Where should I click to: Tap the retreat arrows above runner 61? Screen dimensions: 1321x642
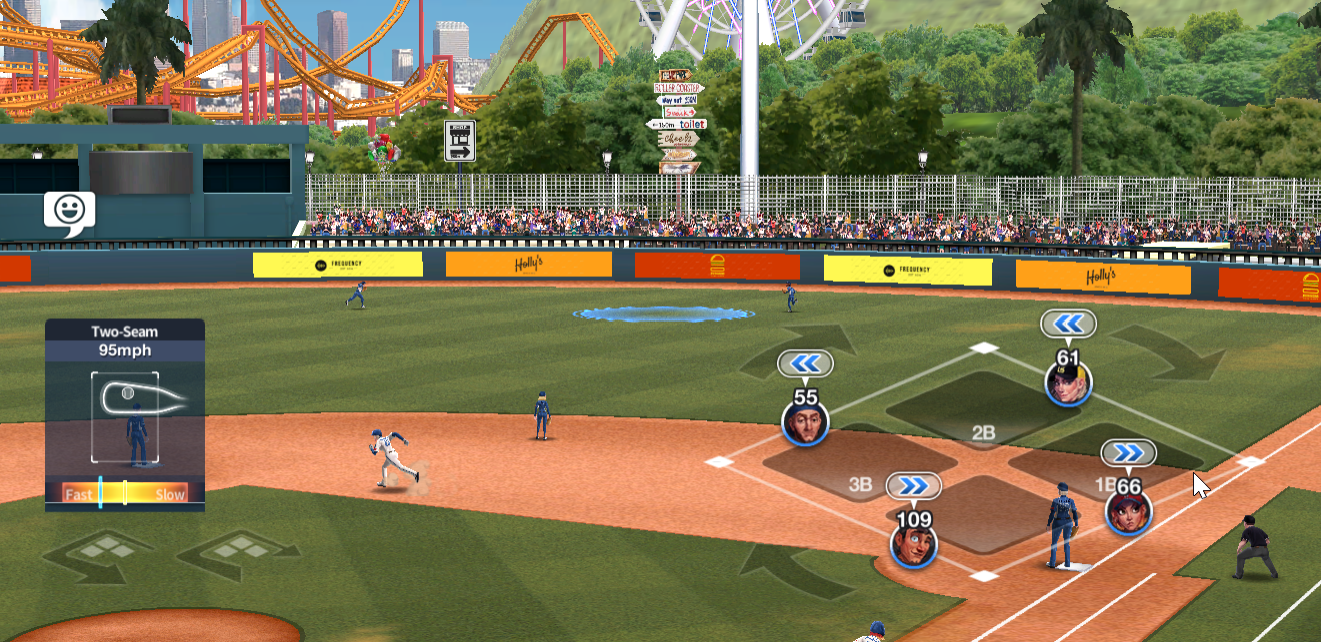coord(1068,323)
